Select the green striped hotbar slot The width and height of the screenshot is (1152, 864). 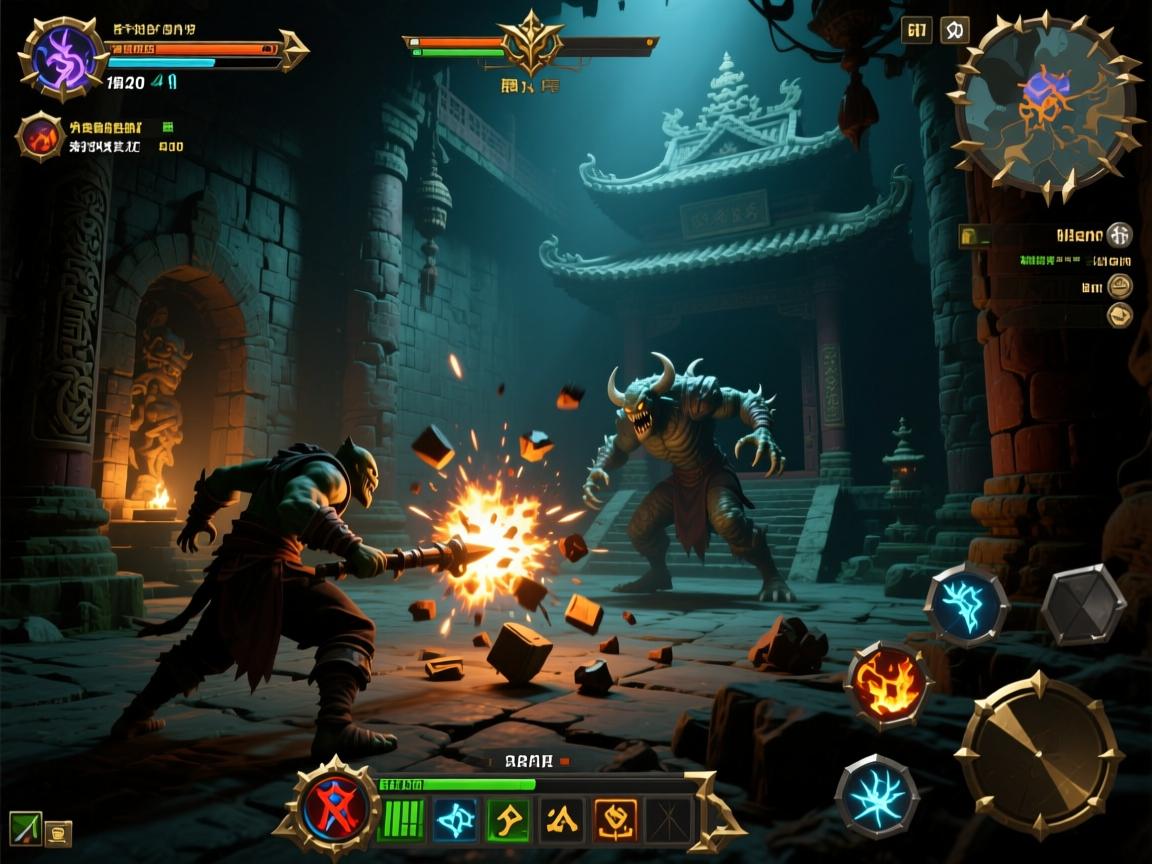point(401,820)
